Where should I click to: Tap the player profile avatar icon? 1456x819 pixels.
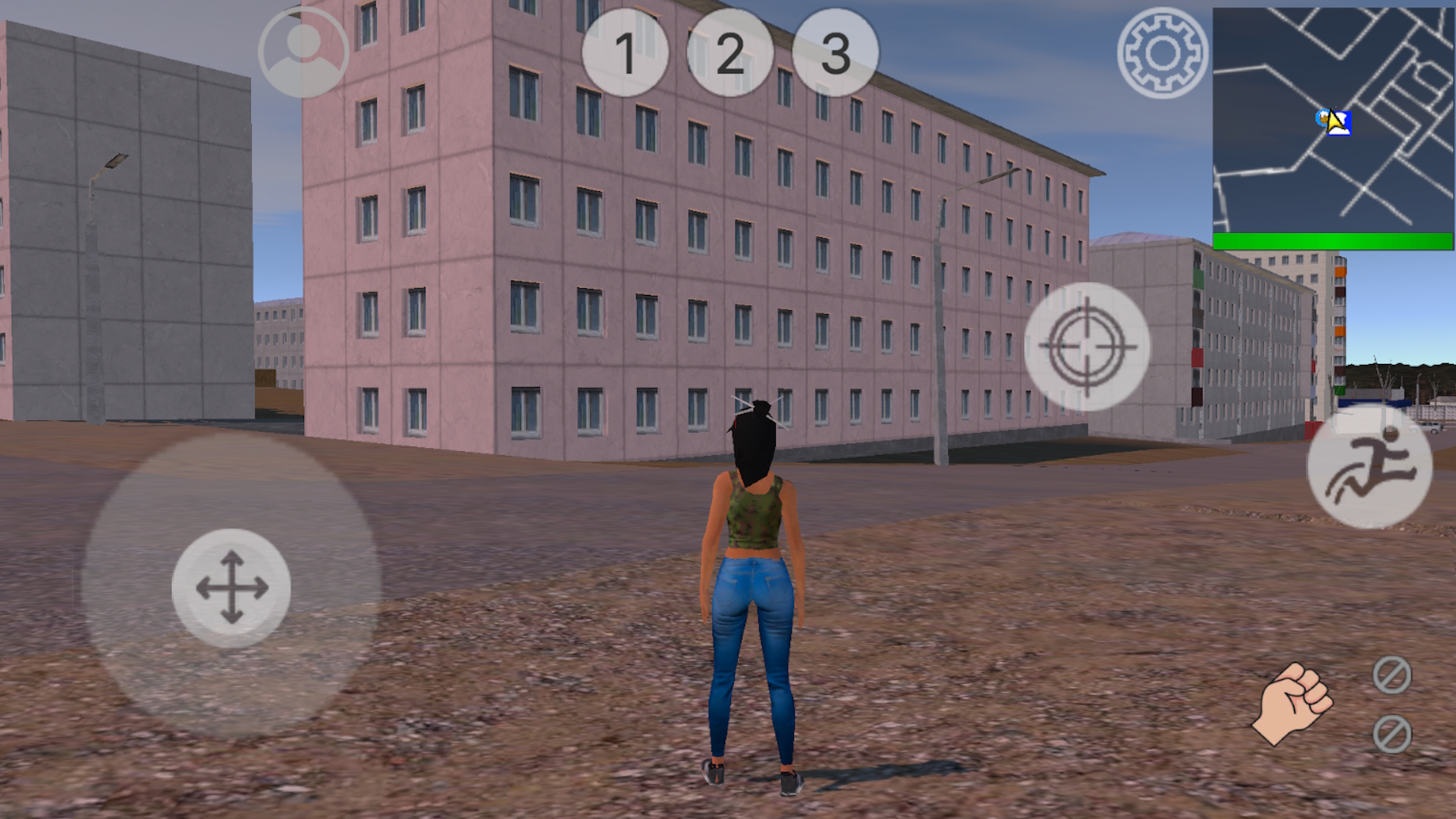303,52
